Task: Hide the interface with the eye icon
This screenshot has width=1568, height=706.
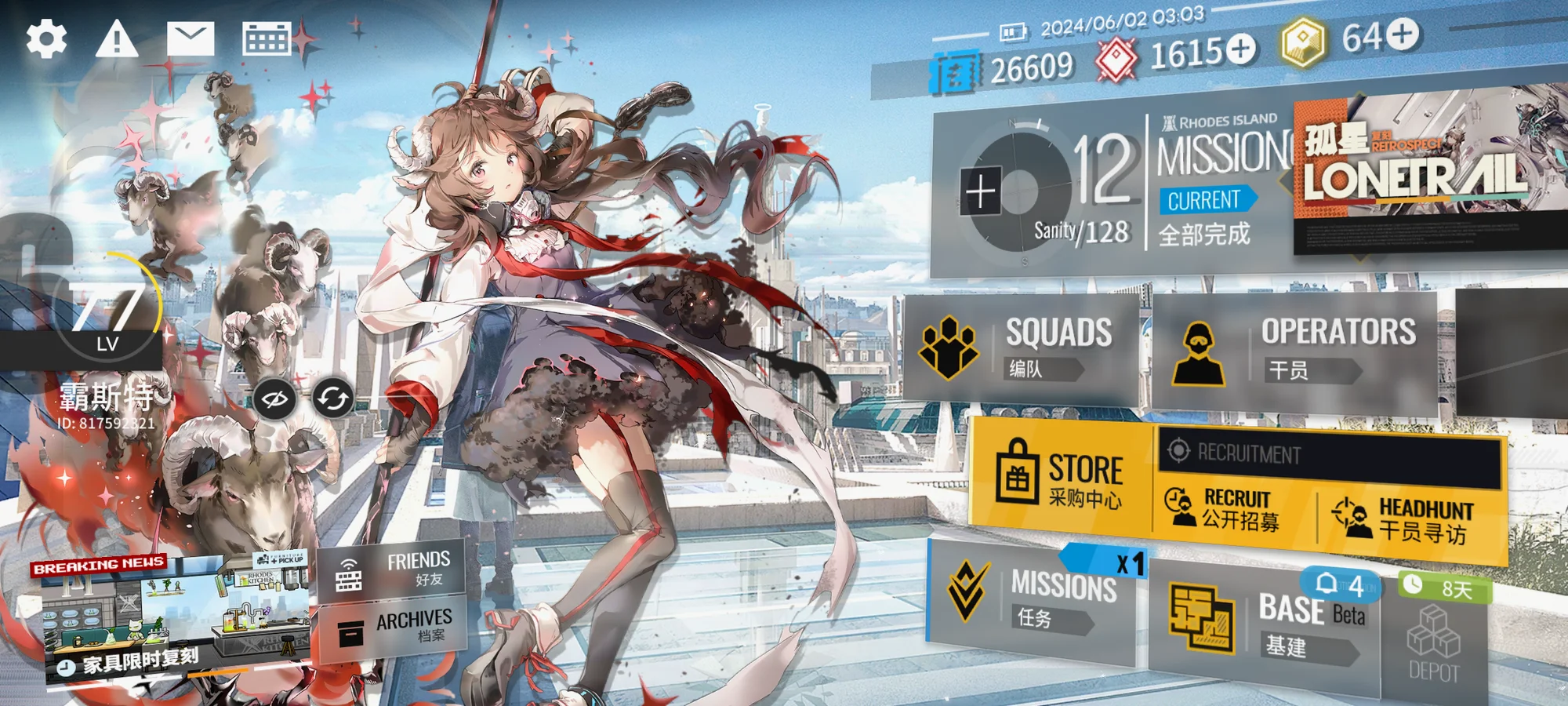Action: click(x=274, y=399)
